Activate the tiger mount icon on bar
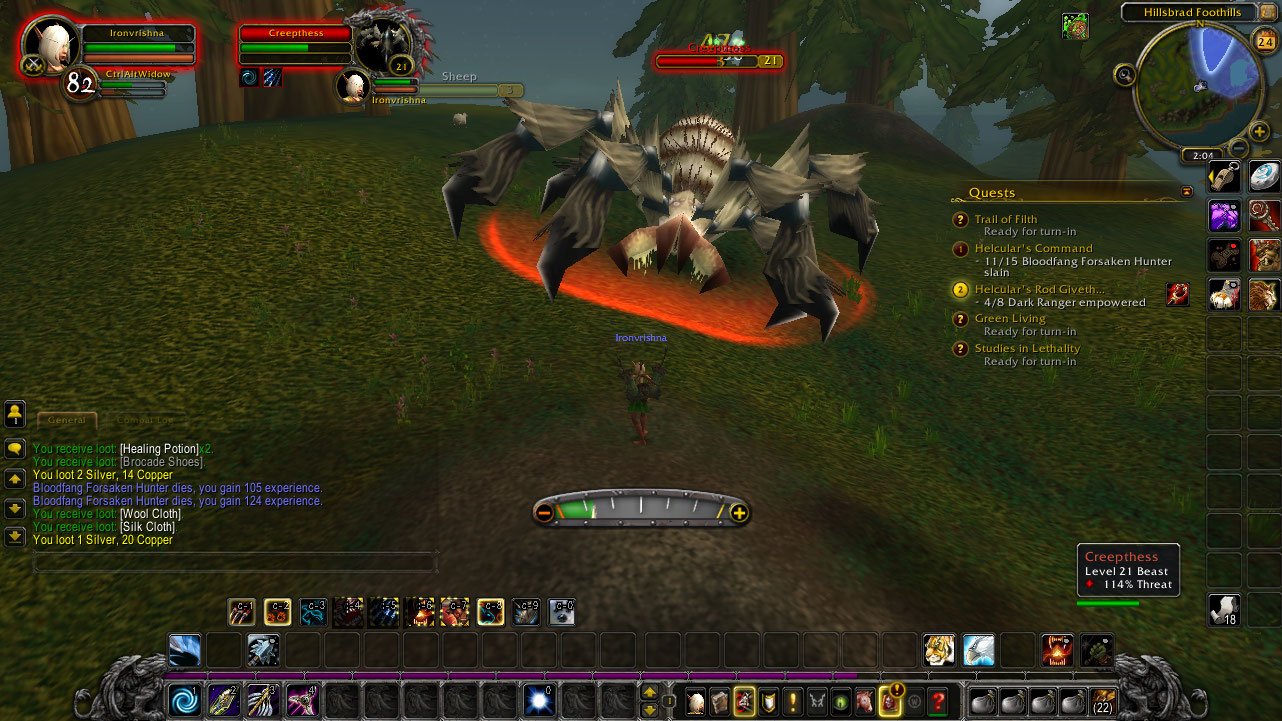The width and height of the screenshot is (1282, 721). click(939, 650)
